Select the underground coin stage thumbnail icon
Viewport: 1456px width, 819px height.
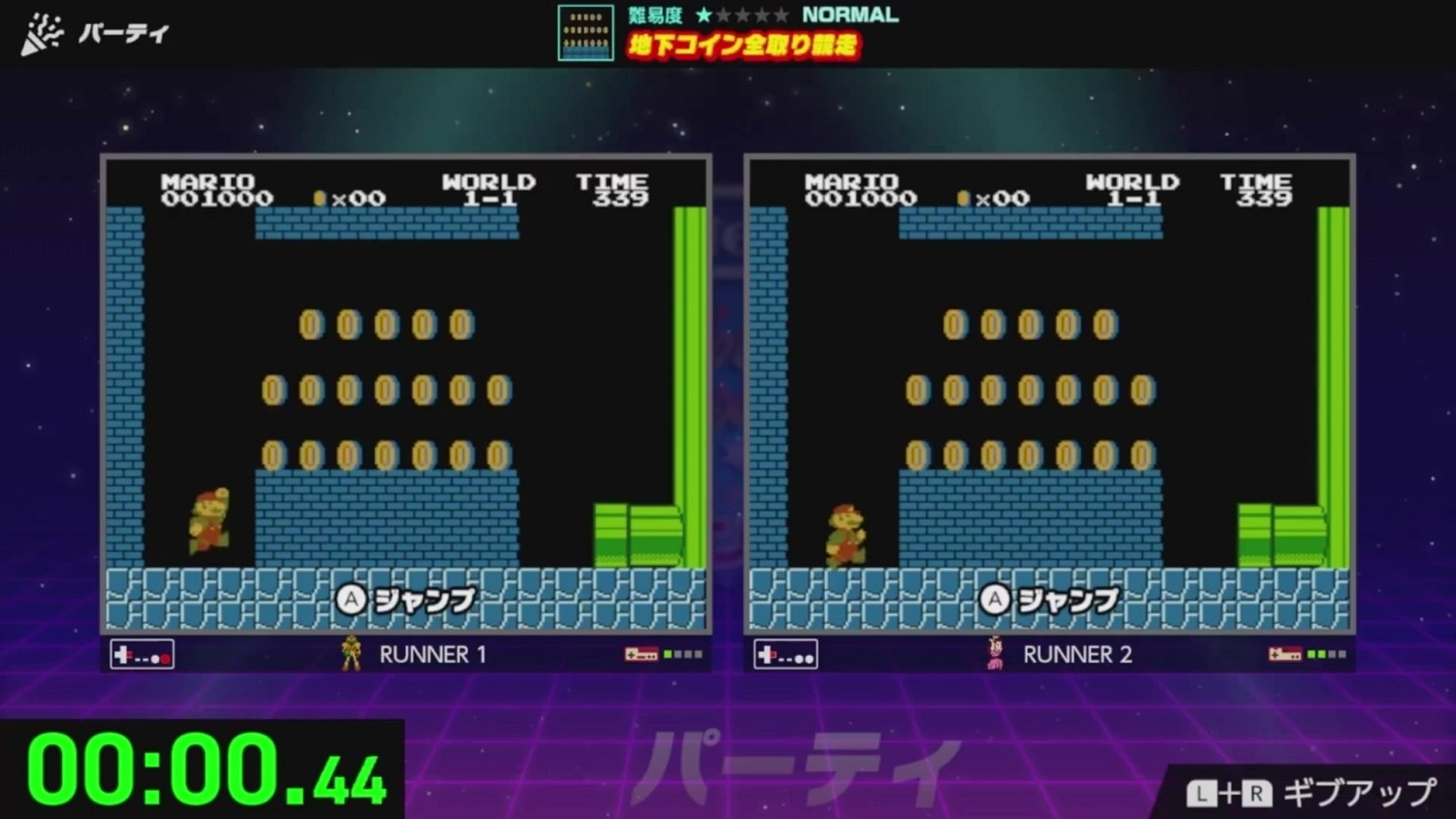(x=585, y=32)
